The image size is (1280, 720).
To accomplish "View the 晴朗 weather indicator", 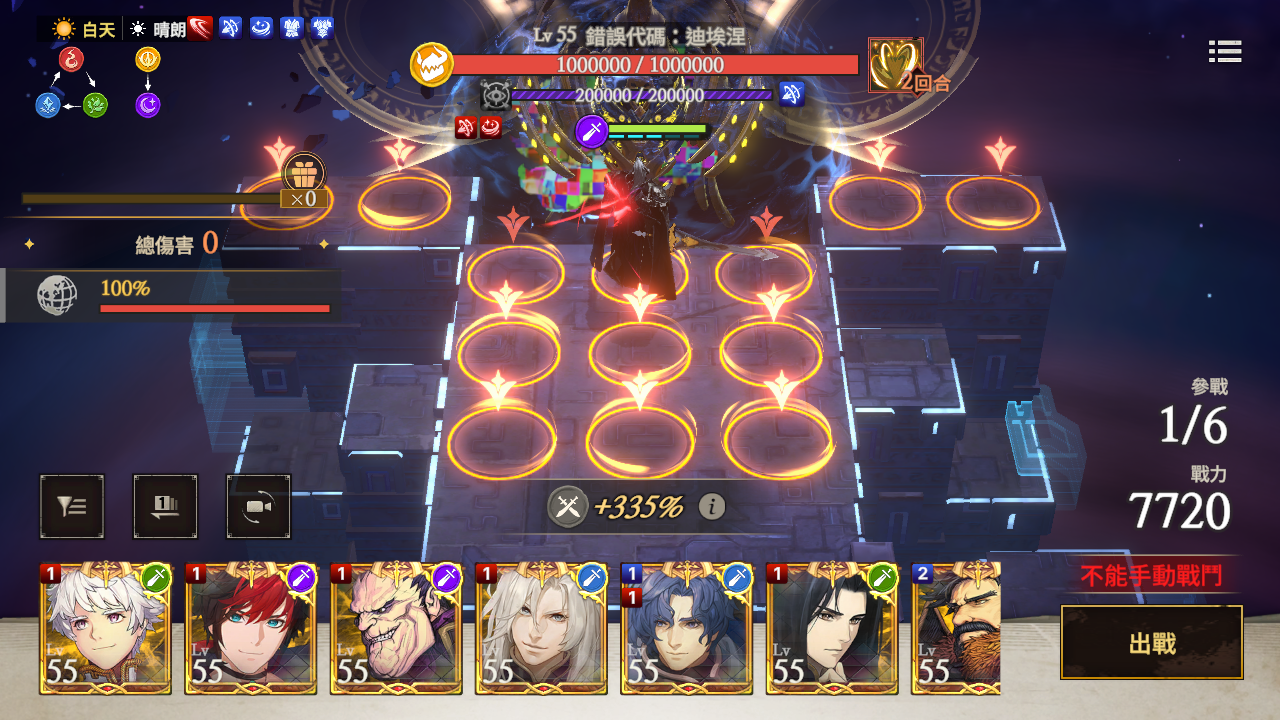I will [159, 29].
